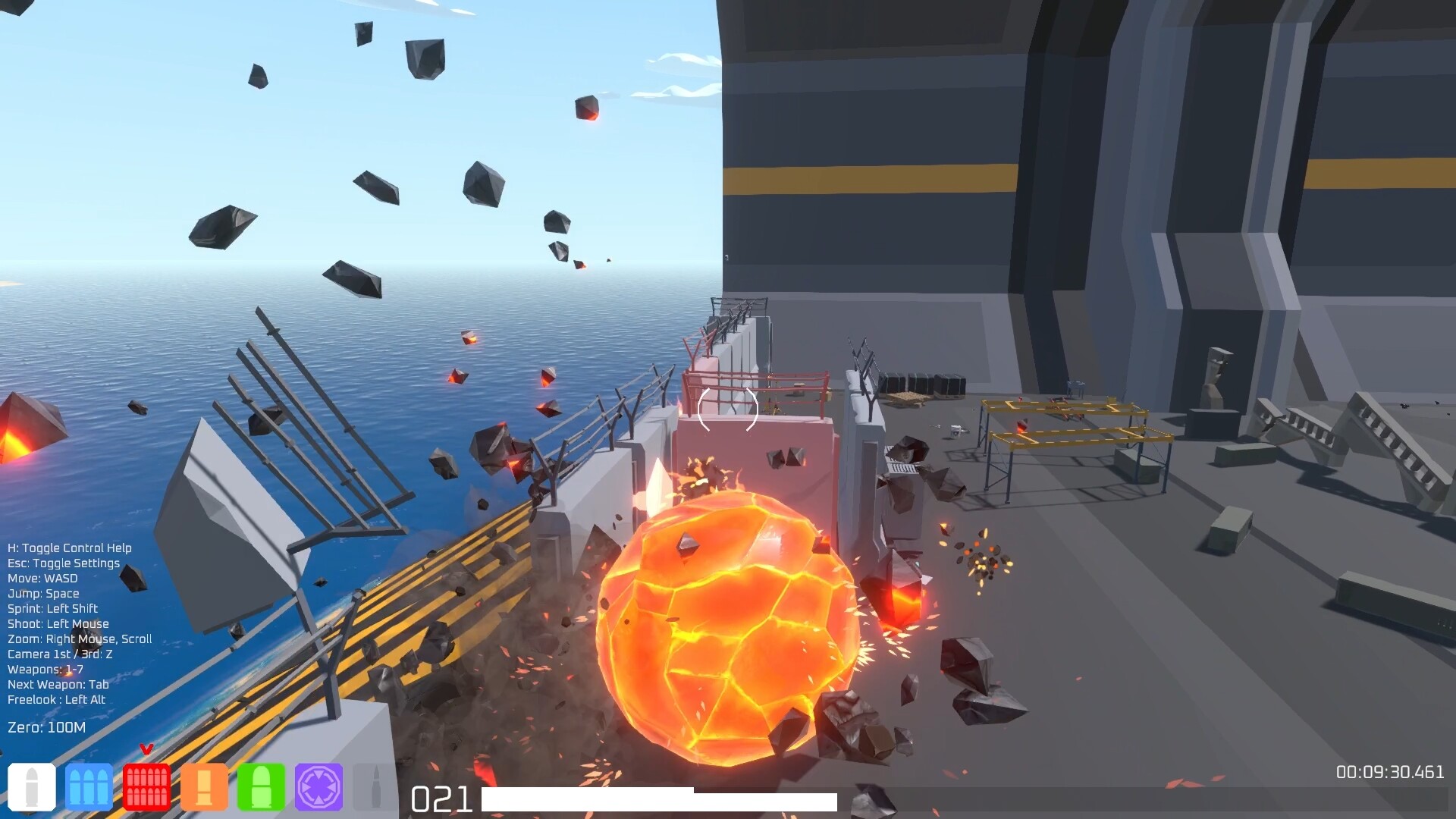This screenshot has width=1456, height=819.
Task: Select the blue triple-shell weapon slot
Action: pyautogui.click(x=90, y=789)
